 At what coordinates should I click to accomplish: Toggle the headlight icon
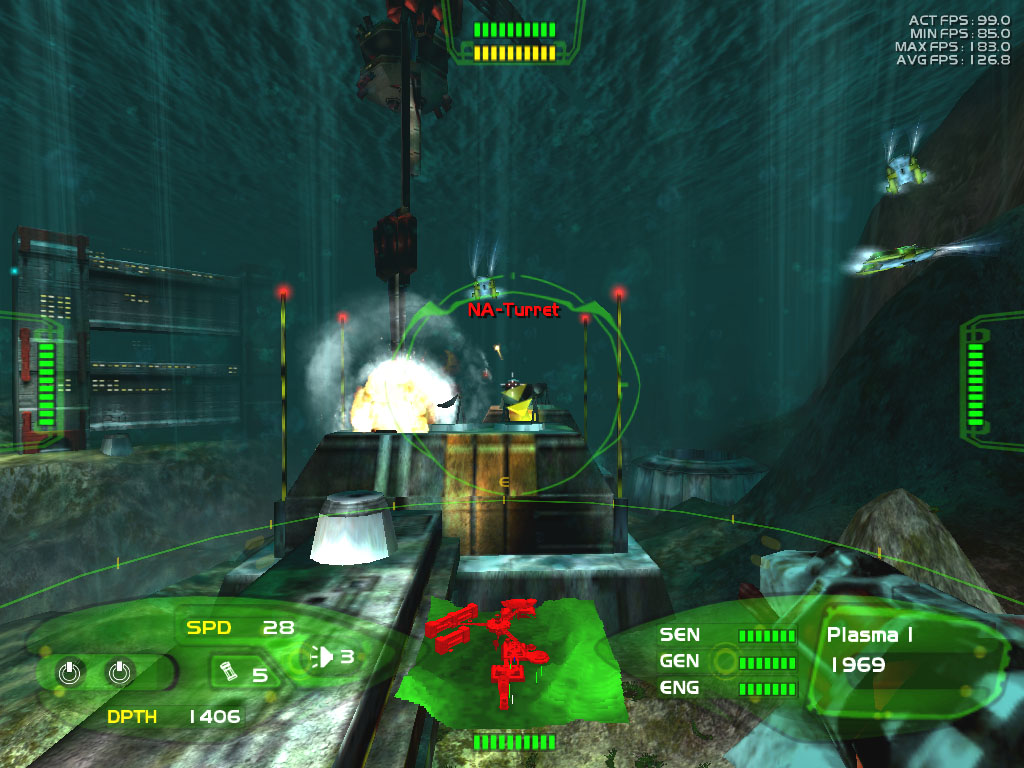pos(324,657)
